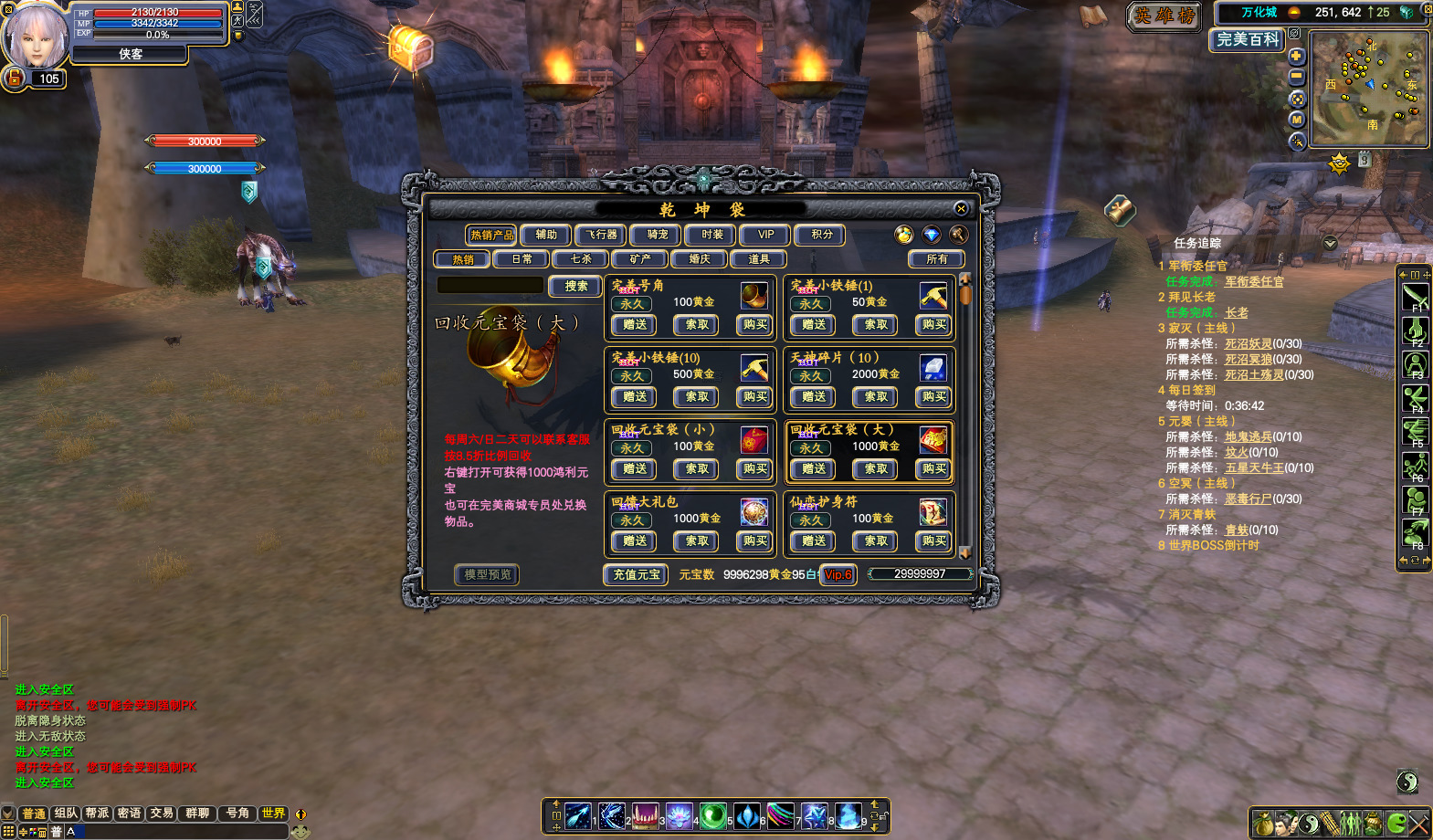Open the 英雄榜 ranking
This screenshot has width=1433, height=840.
[x=1164, y=16]
